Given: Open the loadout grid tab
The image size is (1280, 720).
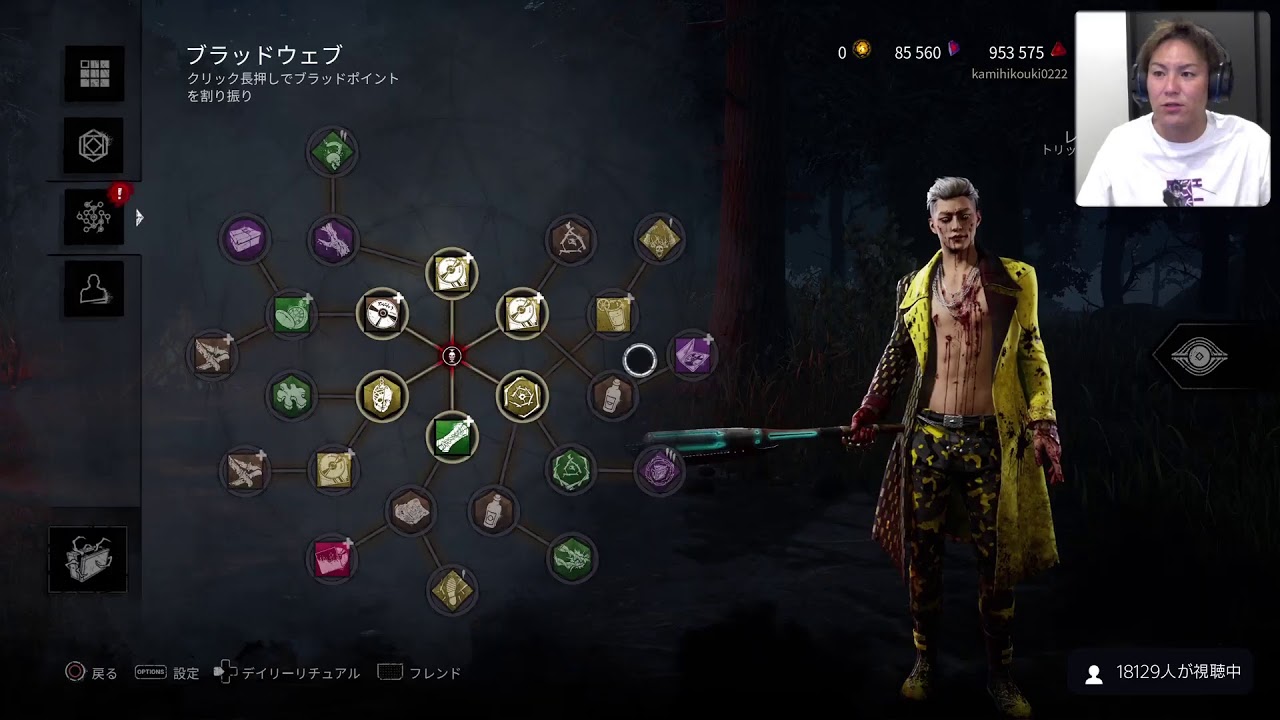Looking at the screenshot, I should (94, 73).
